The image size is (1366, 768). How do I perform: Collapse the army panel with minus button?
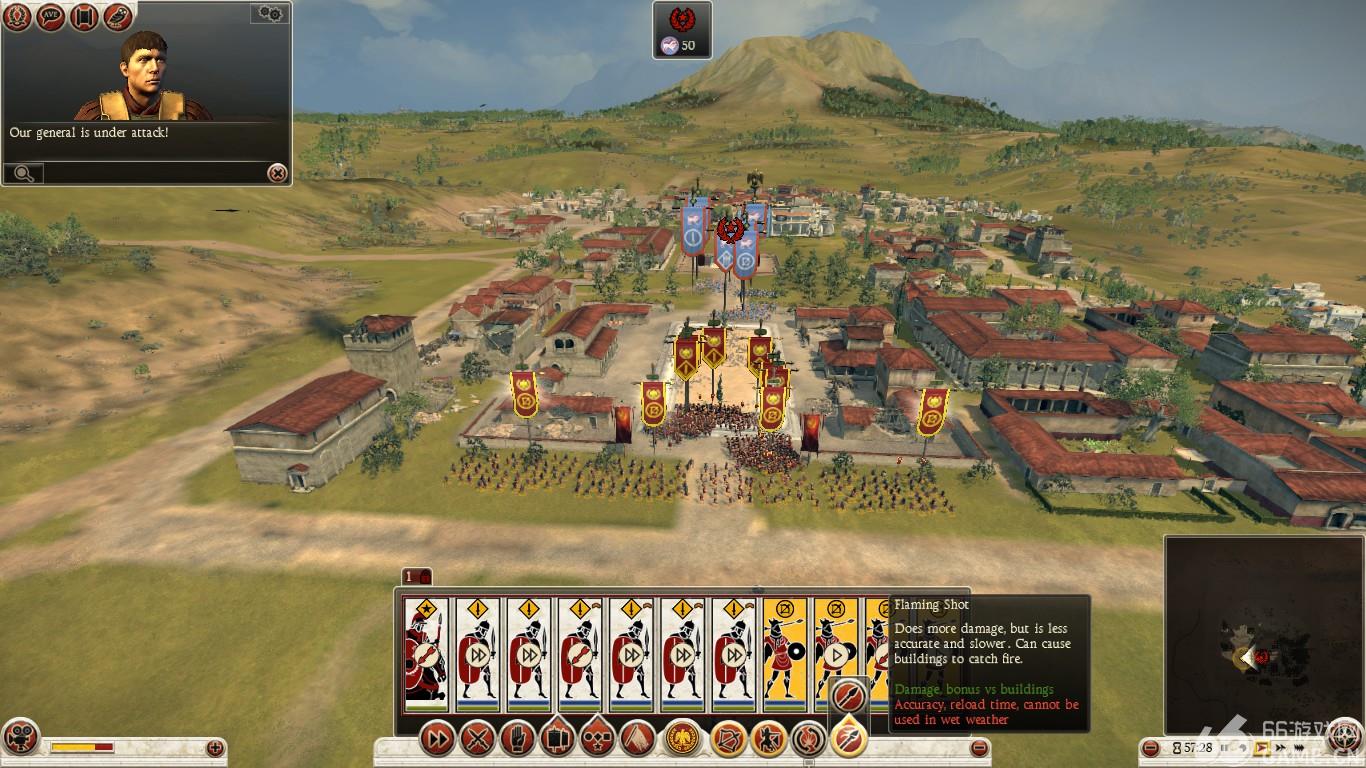(980, 747)
